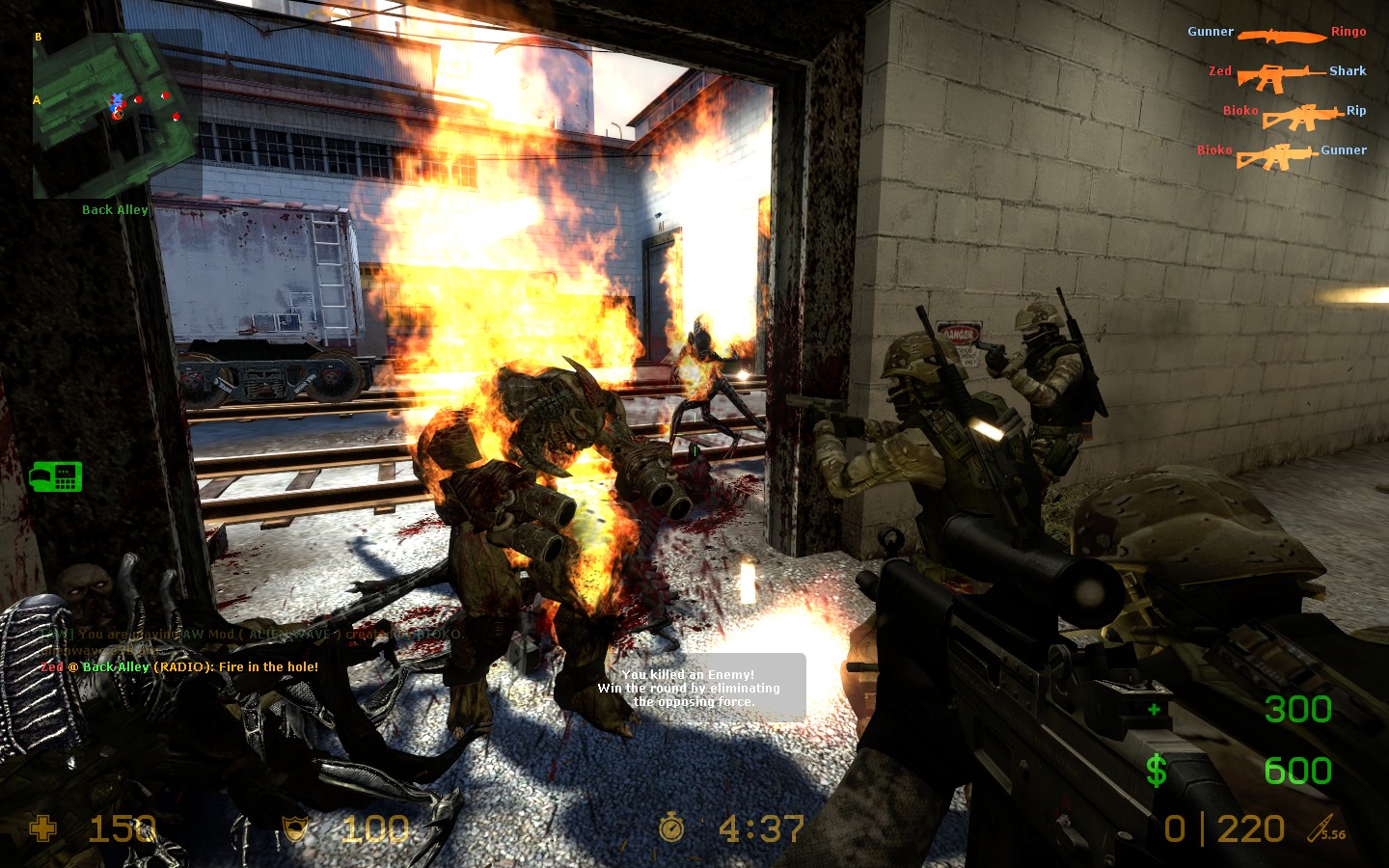The height and width of the screenshot is (868, 1389).
Task: Click the health cross icon
Action: point(43,828)
